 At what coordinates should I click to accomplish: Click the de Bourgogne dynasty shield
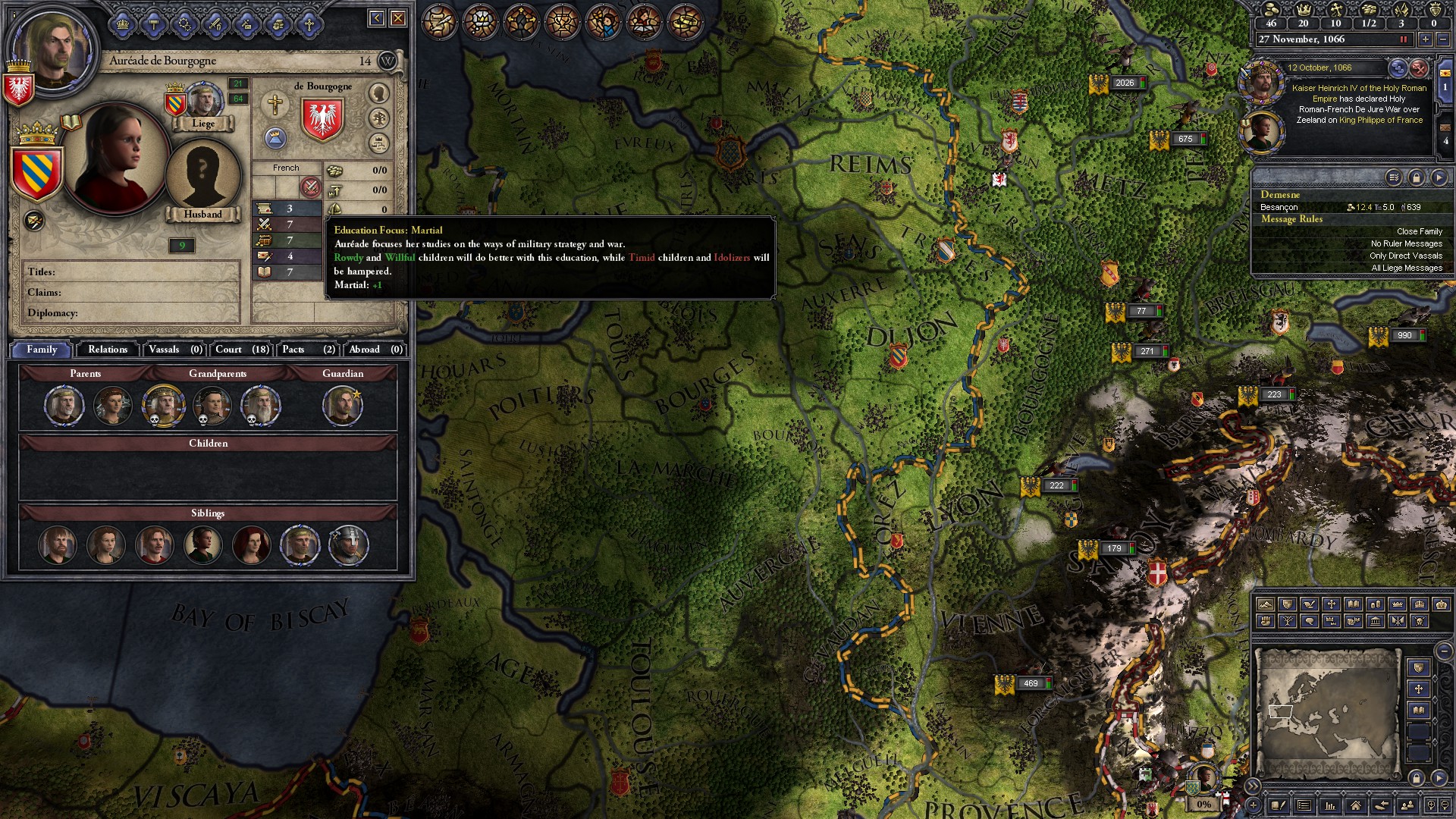click(322, 119)
